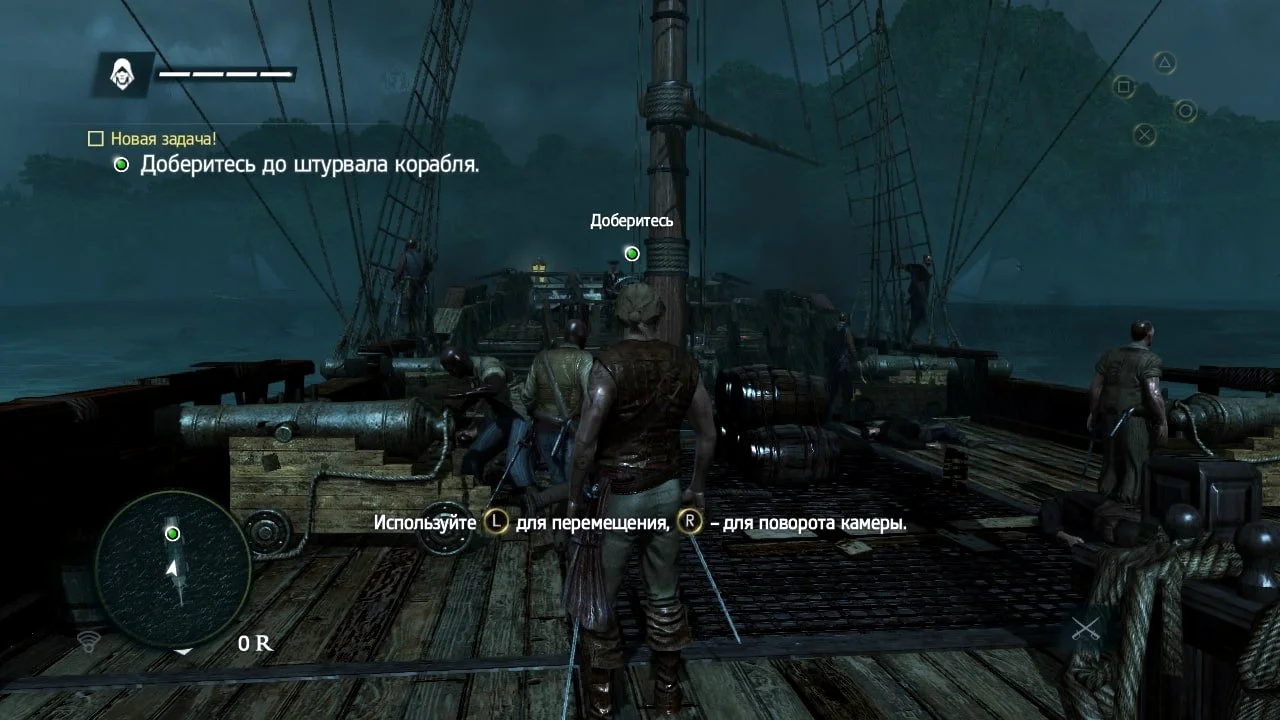Screen dimensions: 1280x720
Task: Open the circular minimap
Action: pyautogui.click(x=172, y=568)
